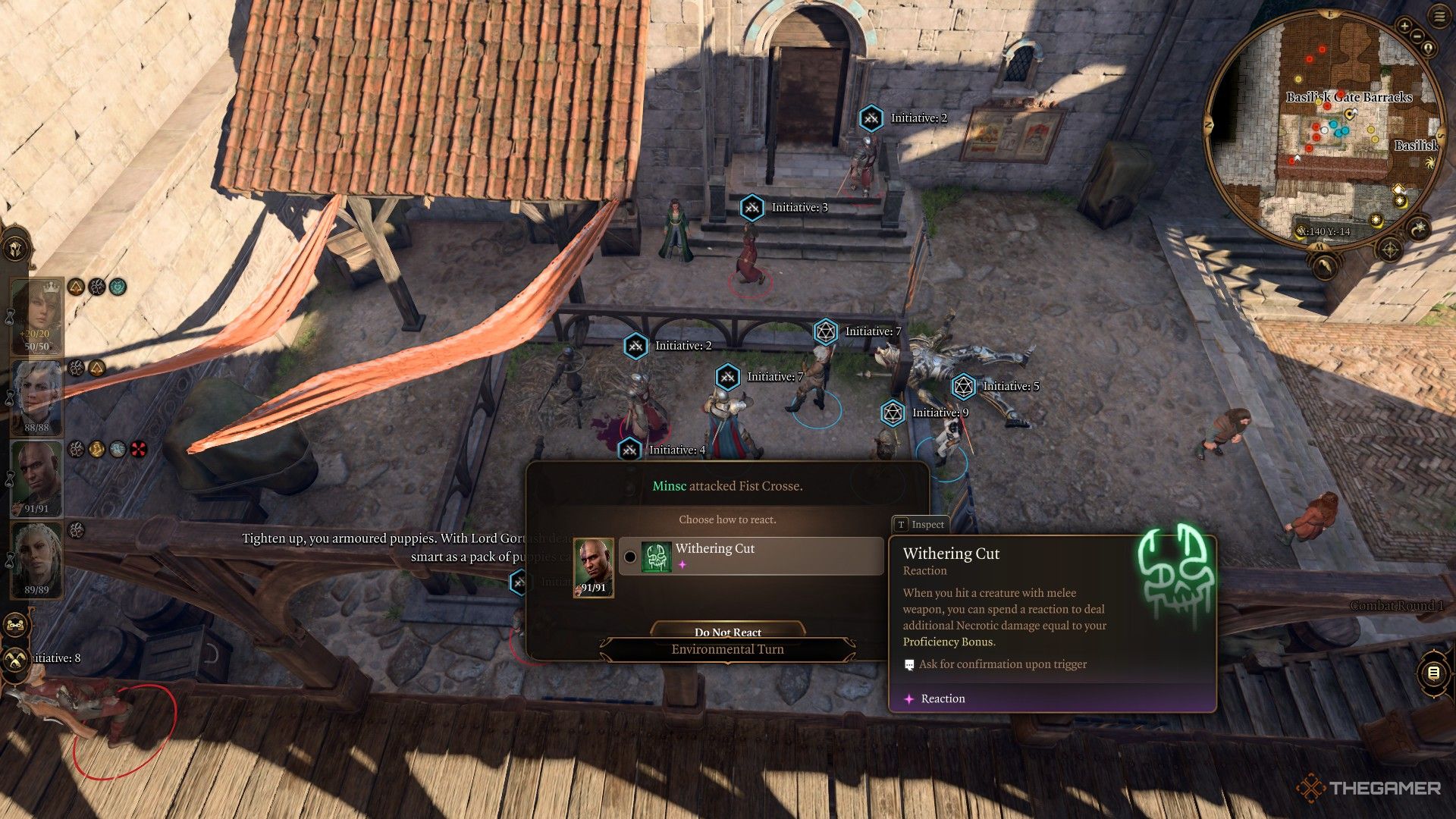1456x819 pixels.
Task: Choose the Do Not React button
Action: (727, 632)
